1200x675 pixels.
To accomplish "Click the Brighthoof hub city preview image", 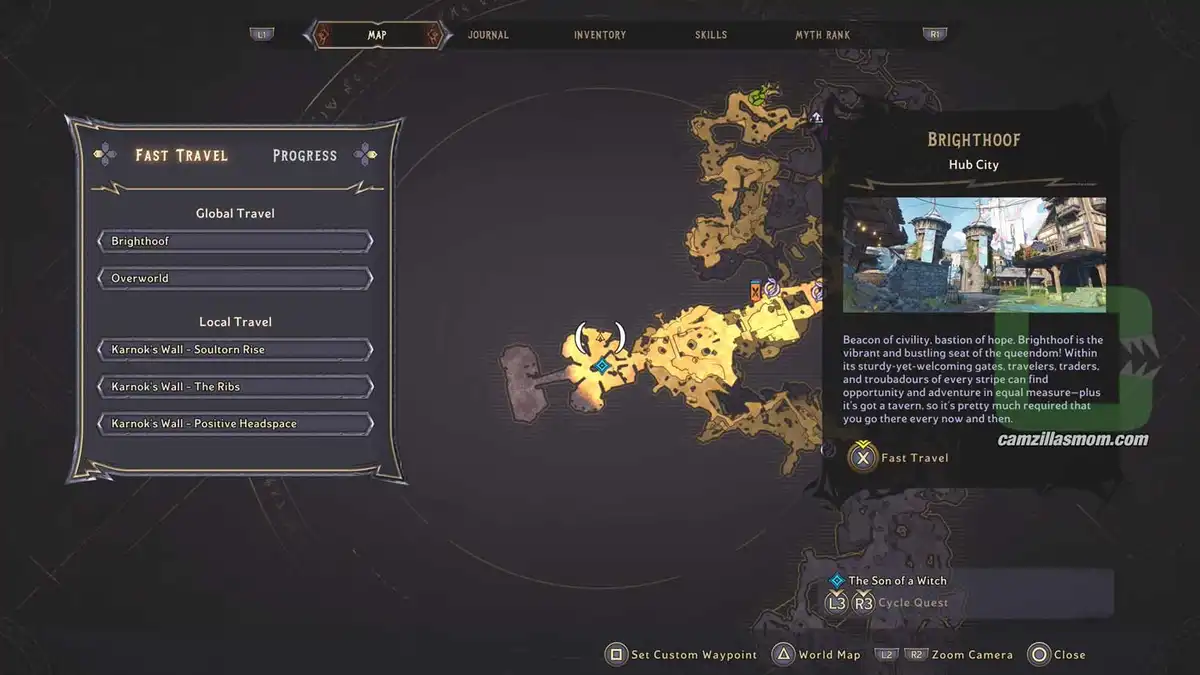I will pos(974,254).
